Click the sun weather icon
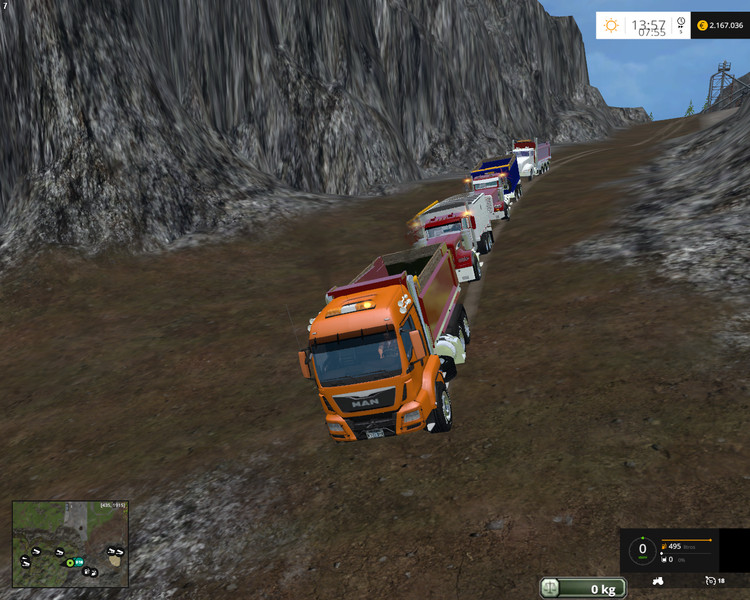Image resolution: width=750 pixels, height=600 pixels. (x=610, y=25)
